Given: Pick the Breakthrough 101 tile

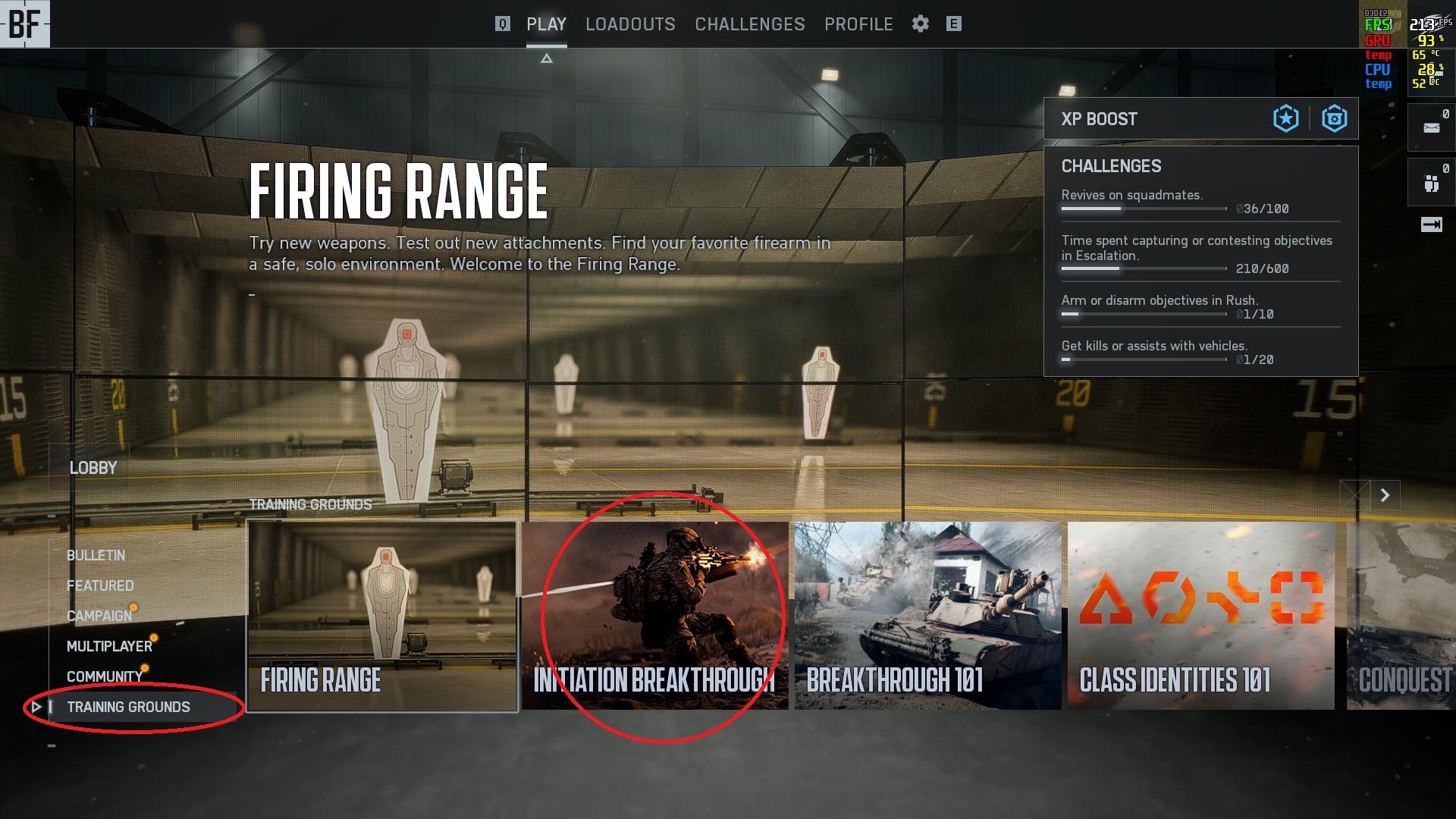Looking at the screenshot, I should [x=927, y=616].
